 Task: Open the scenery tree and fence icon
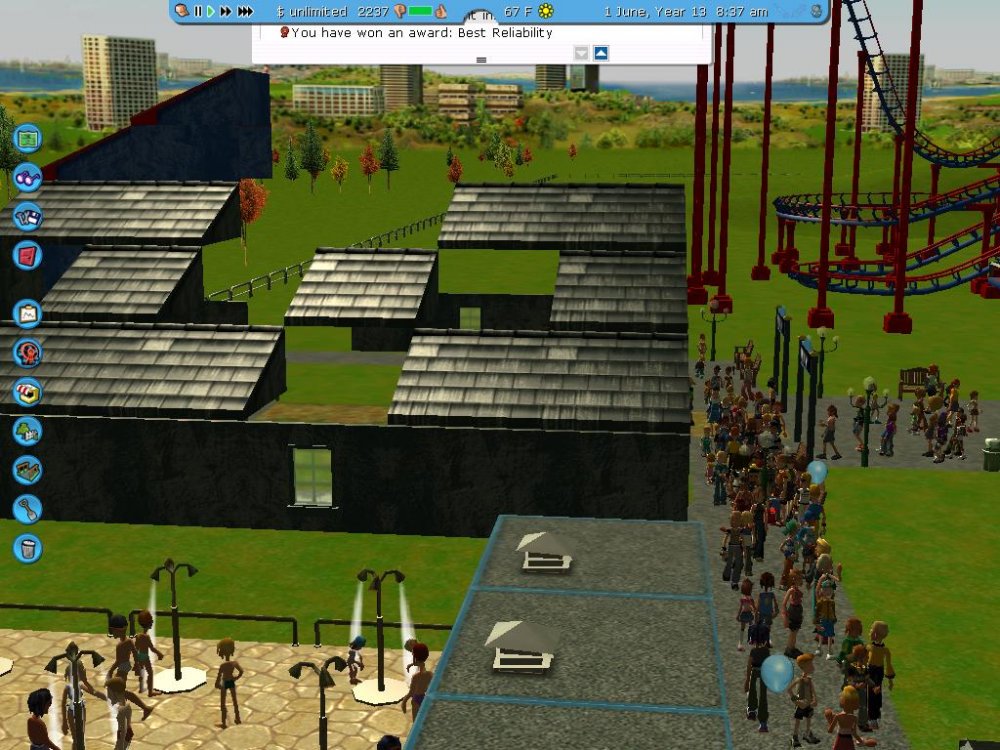click(27, 431)
